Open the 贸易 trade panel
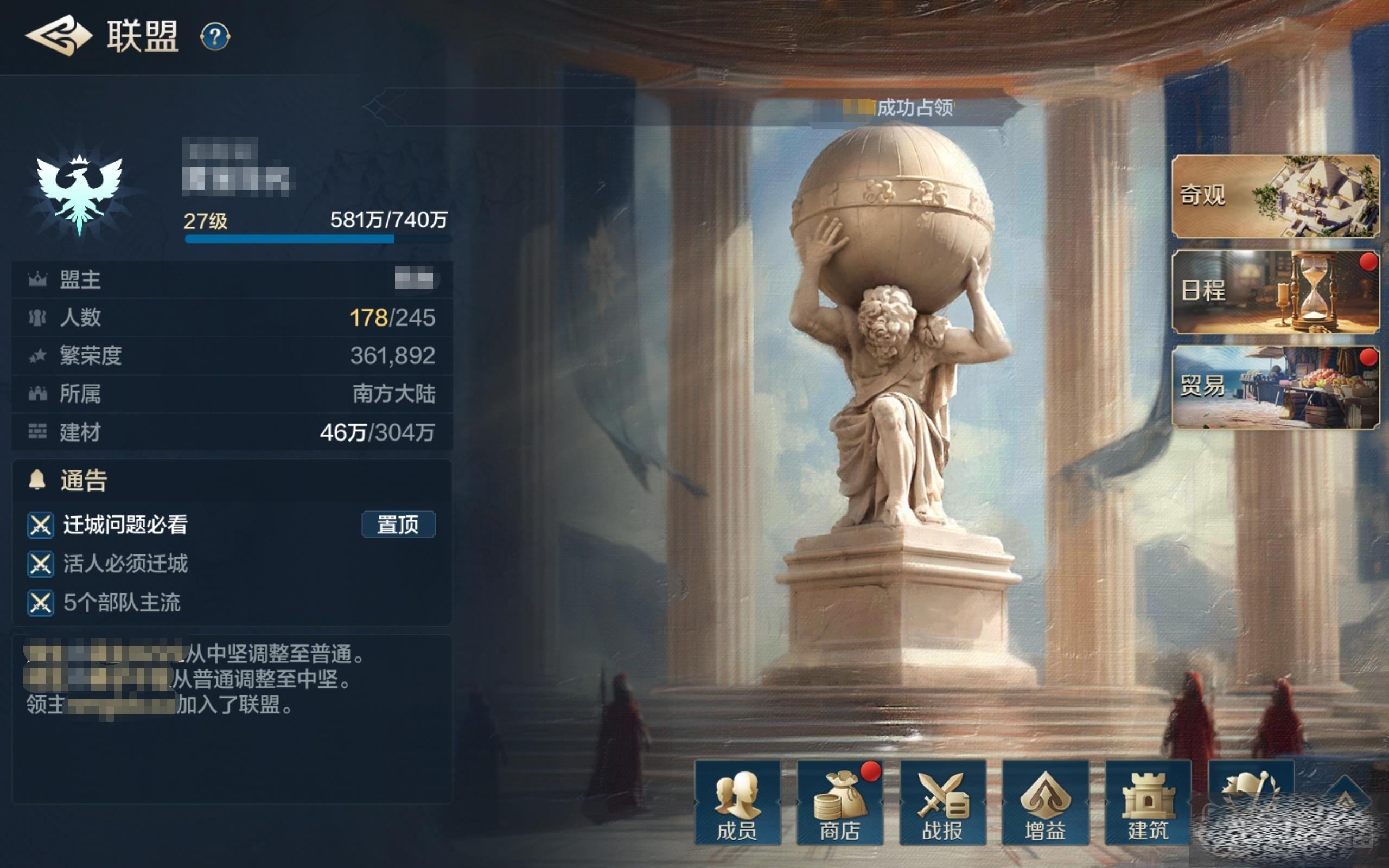 coord(1275,387)
